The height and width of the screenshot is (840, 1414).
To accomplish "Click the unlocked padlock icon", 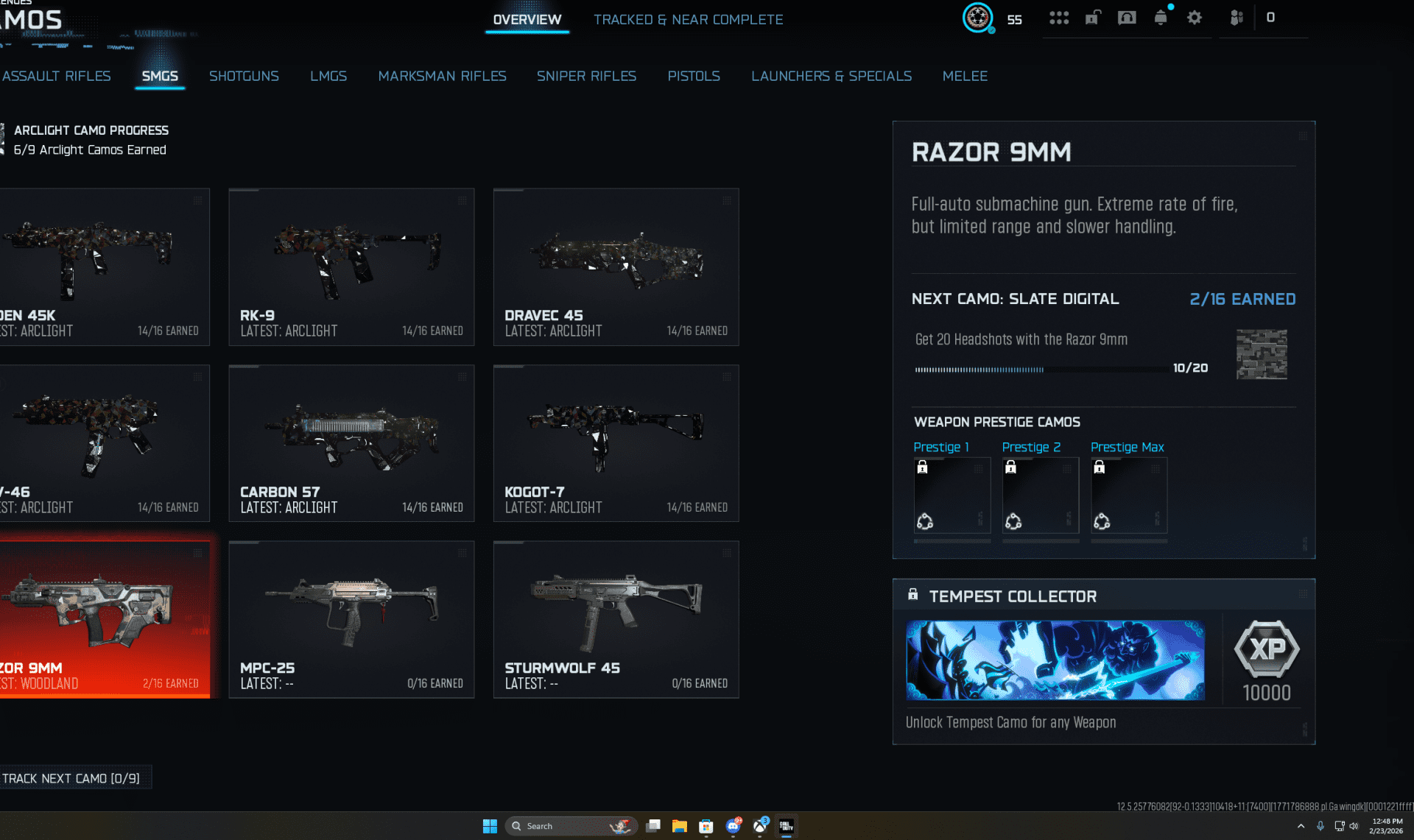I will click(x=1093, y=17).
